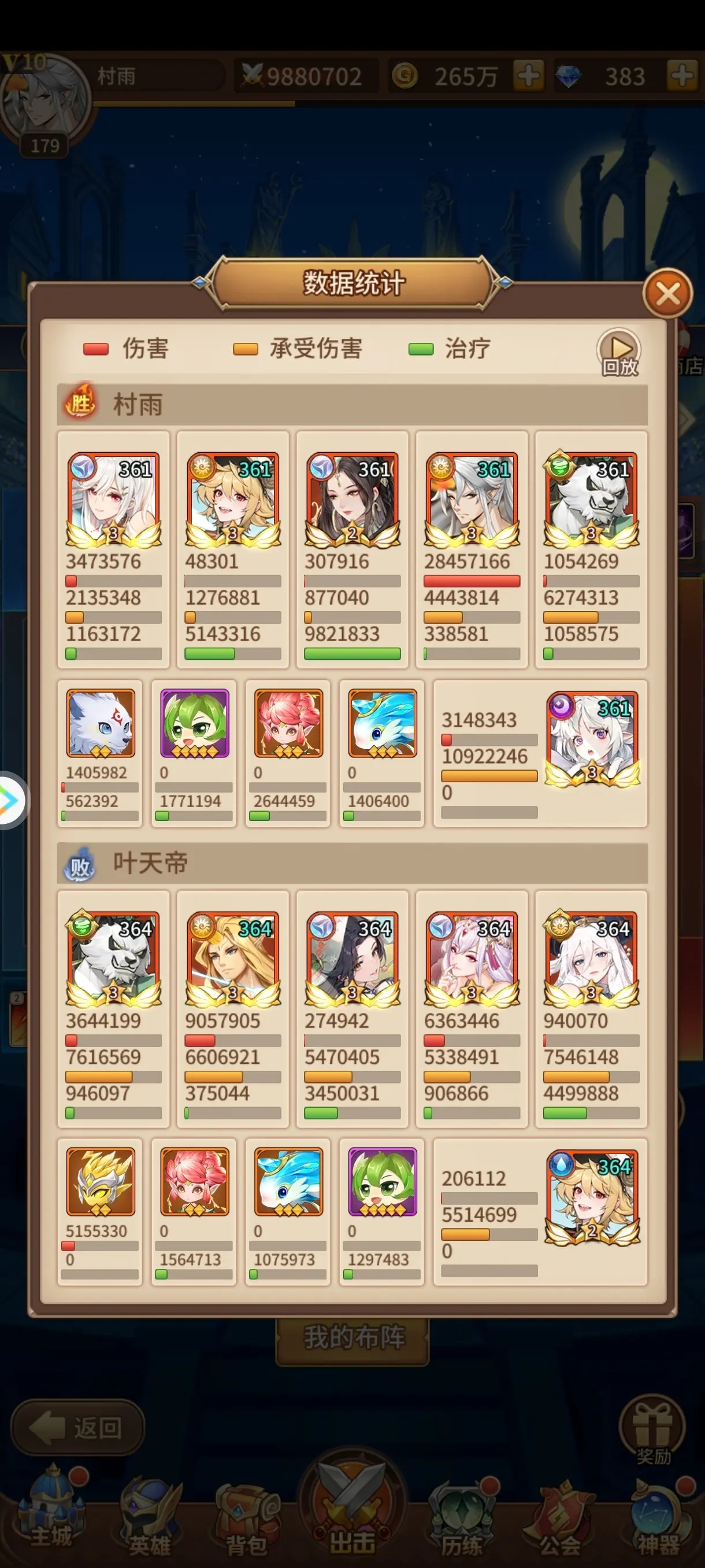Open the 奖励 rewards gift box

point(652,1428)
